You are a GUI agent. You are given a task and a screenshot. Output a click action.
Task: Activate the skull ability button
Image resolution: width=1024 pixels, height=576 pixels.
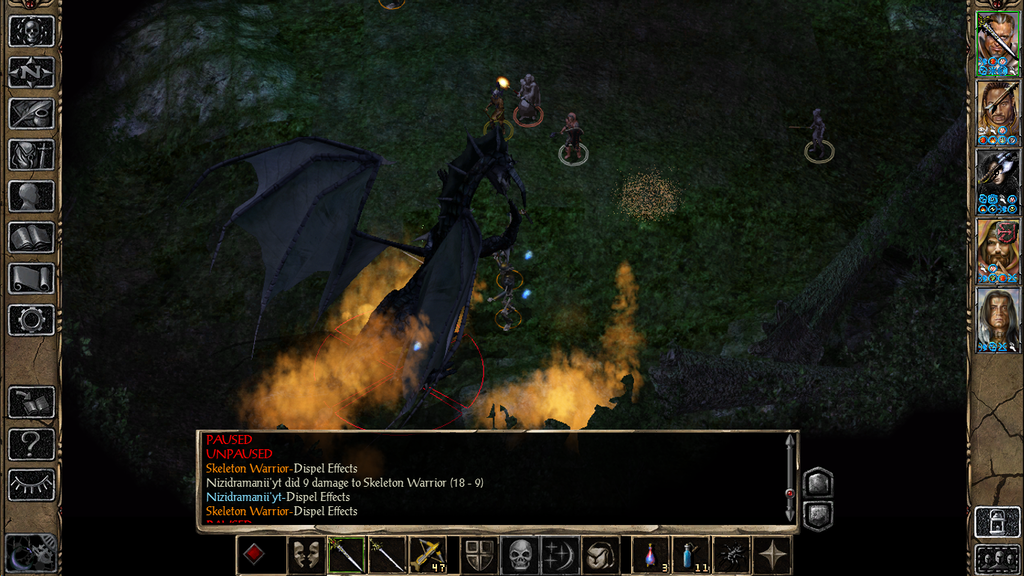tap(520, 555)
